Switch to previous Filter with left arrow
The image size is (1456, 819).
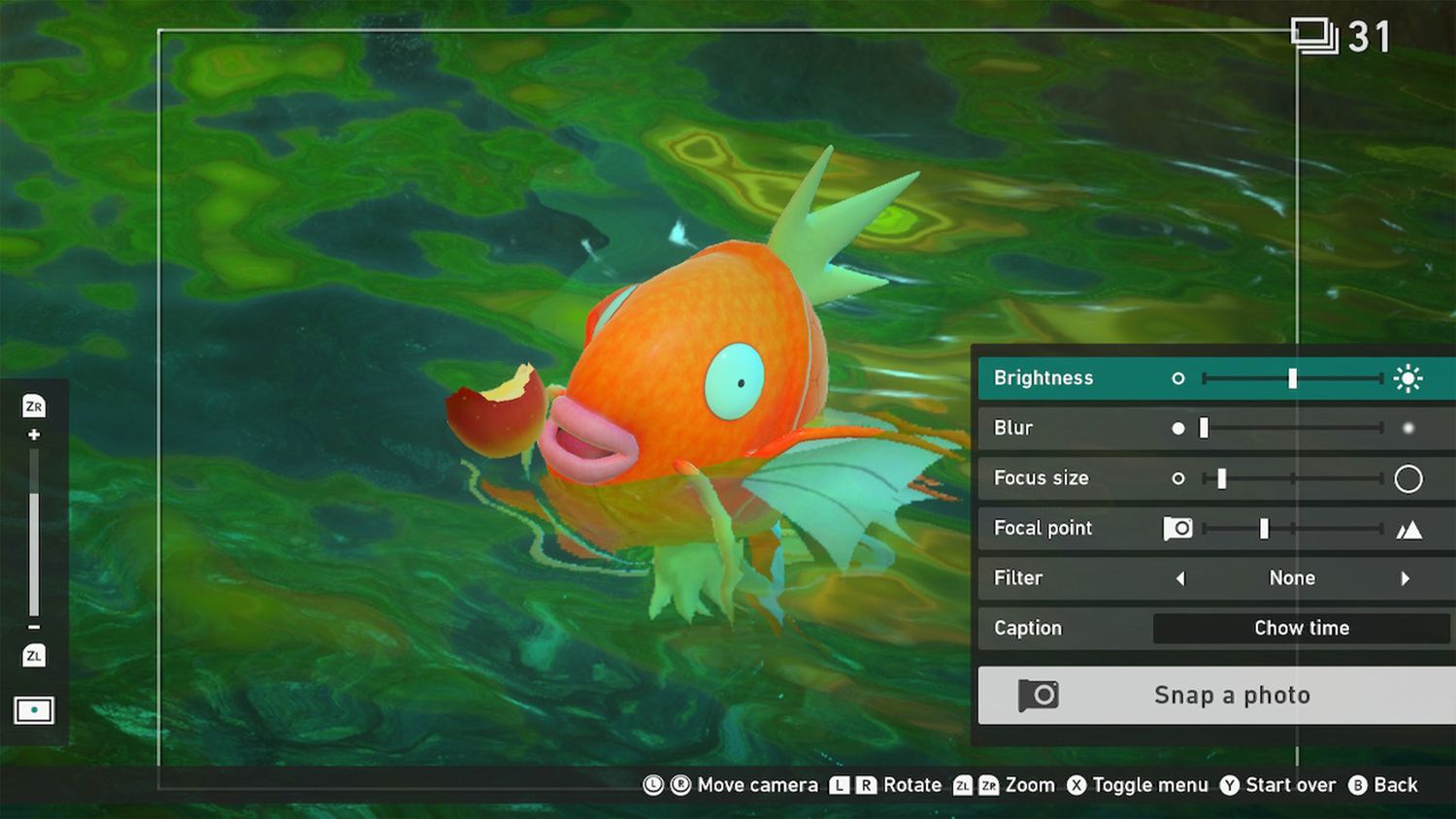tap(1180, 578)
